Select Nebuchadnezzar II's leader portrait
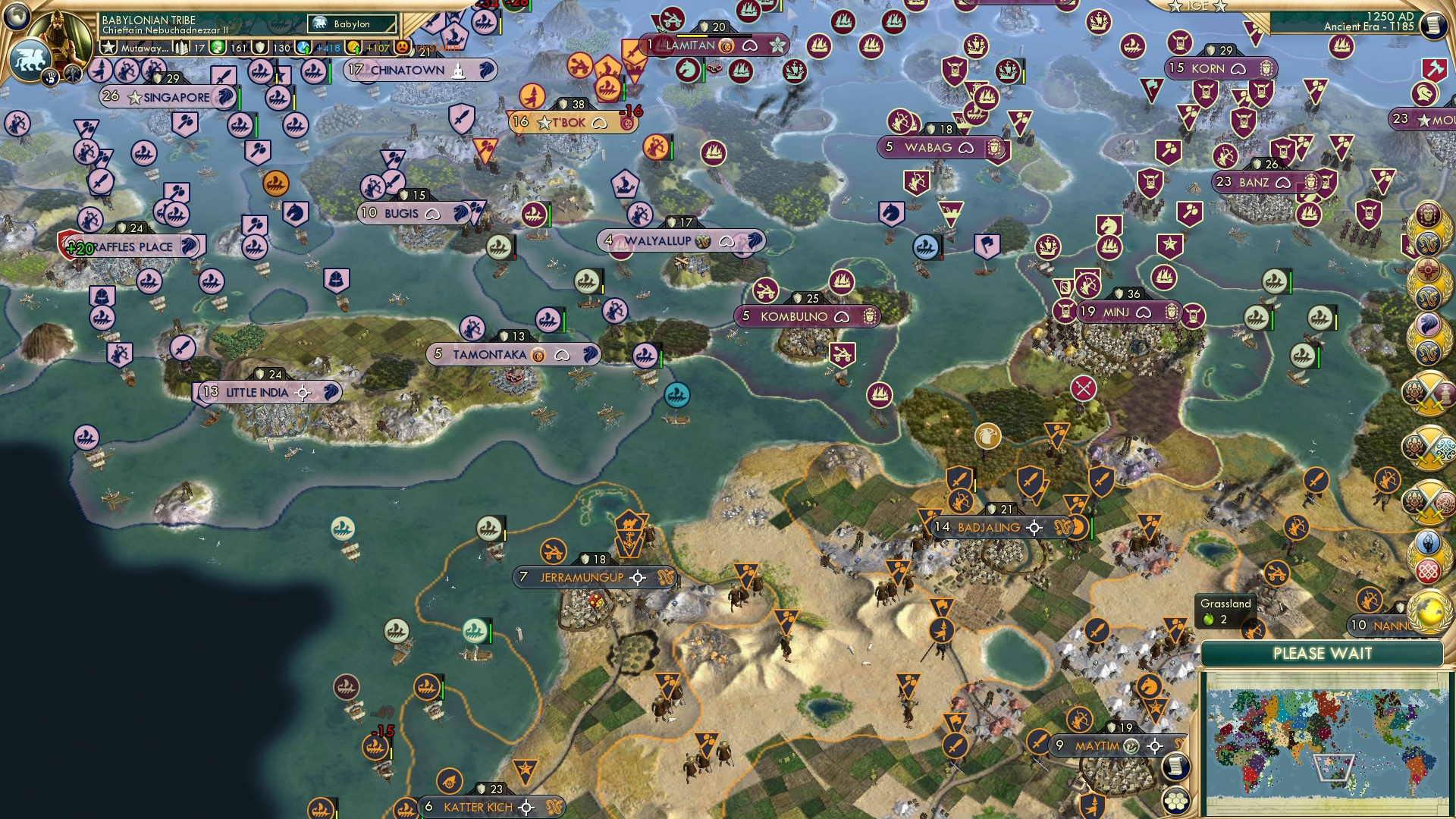 click(x=61, y=32)
